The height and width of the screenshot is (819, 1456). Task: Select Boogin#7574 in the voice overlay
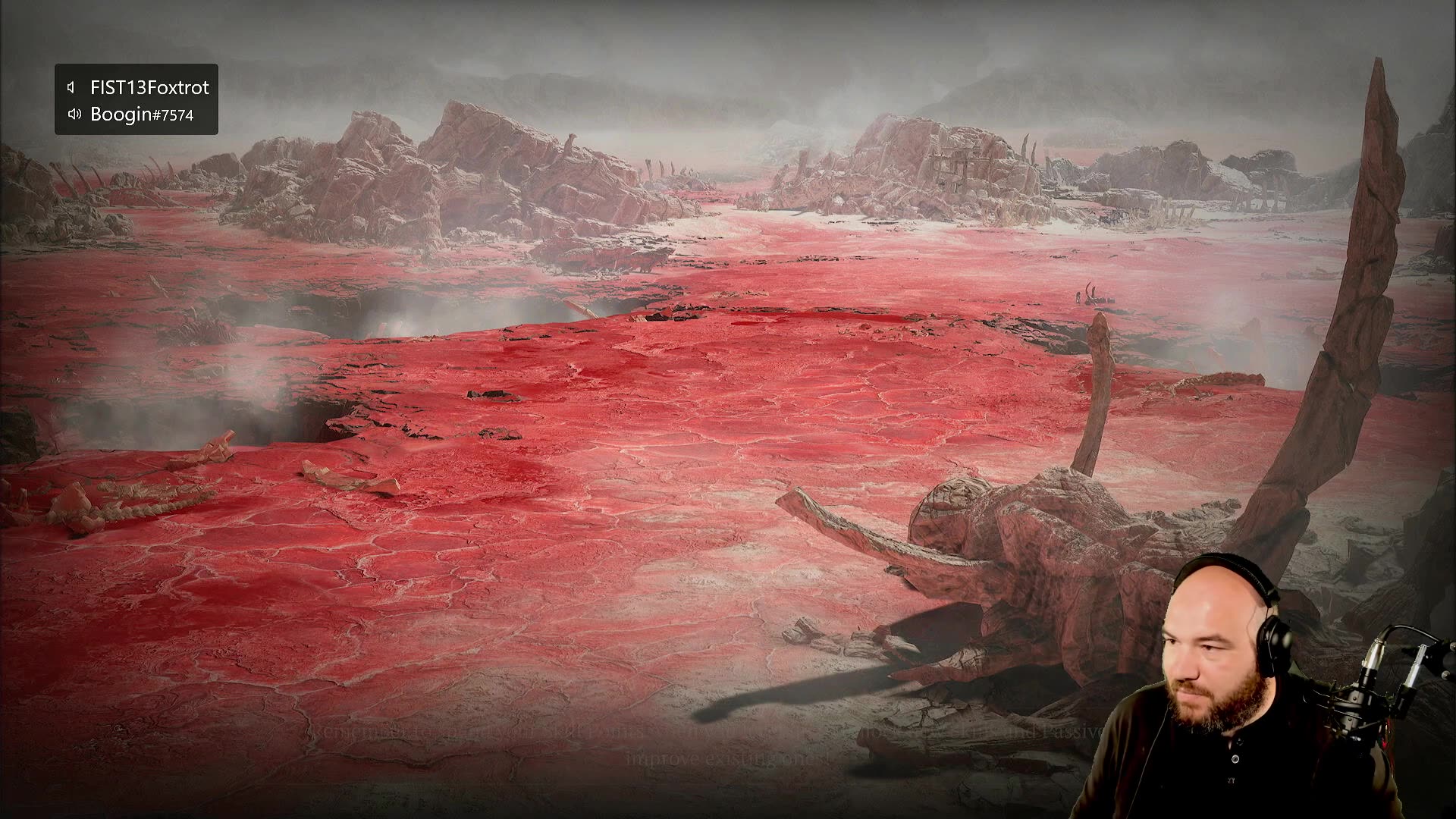[141, 115]
